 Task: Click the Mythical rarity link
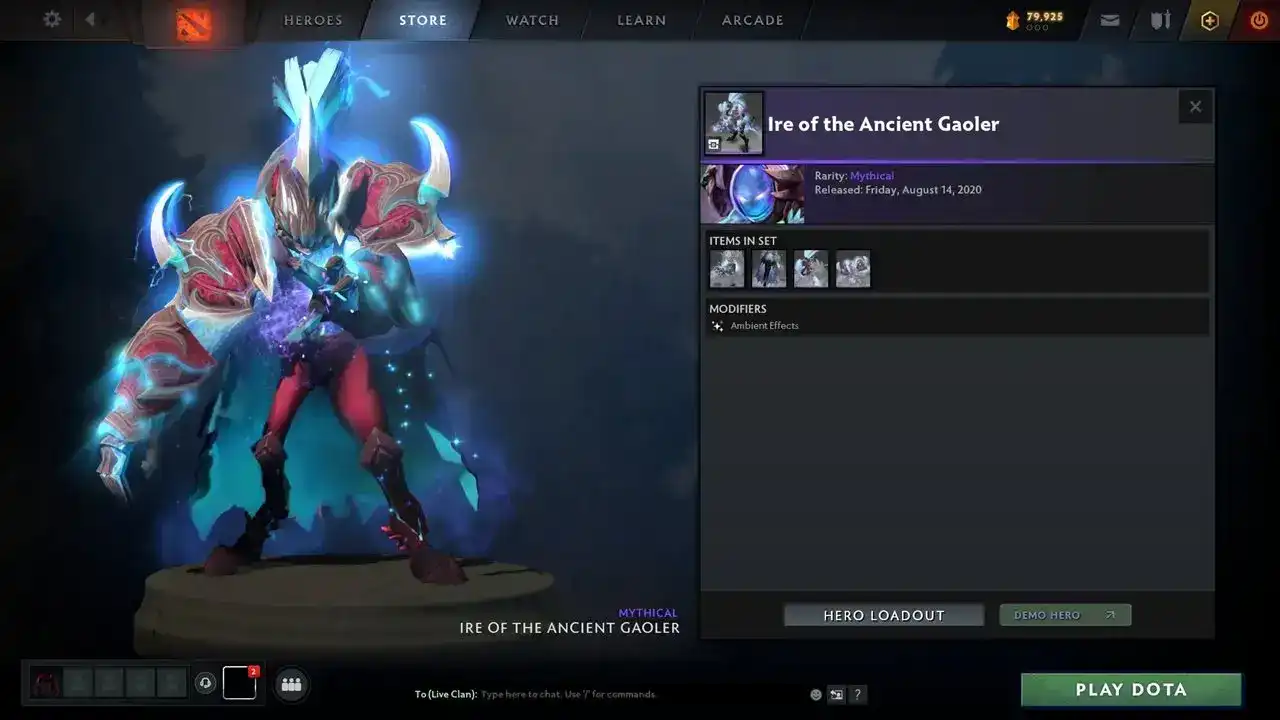coord(872,176)
